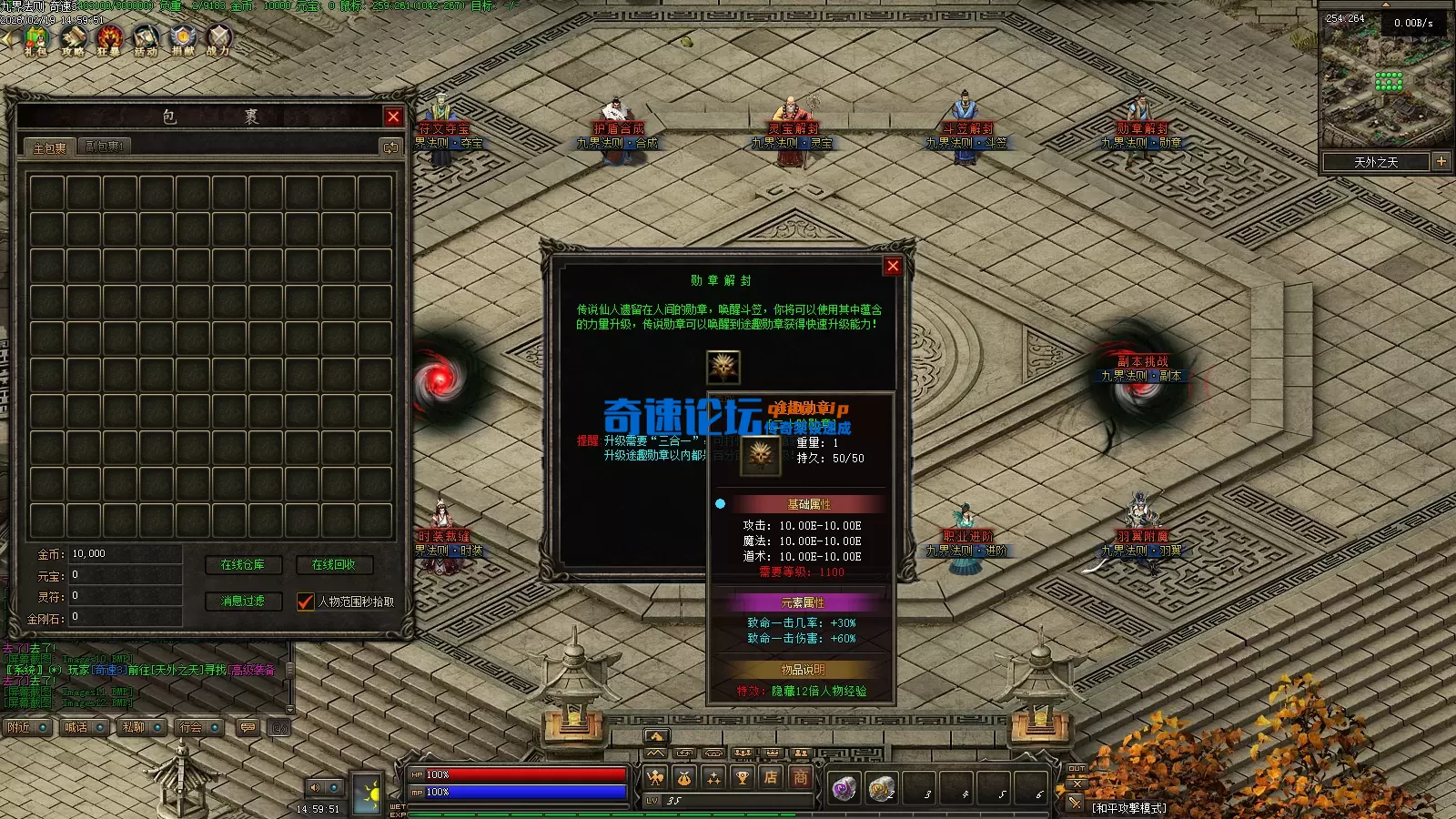
Task: Open the 店 shop button
Action: click(x=771, y=777)
